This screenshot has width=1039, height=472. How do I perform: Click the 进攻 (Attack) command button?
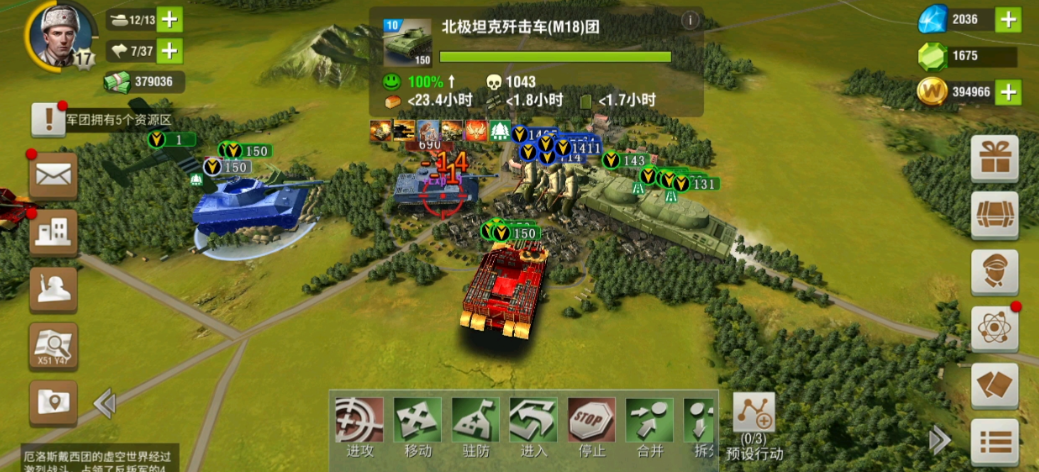(359, 424)
